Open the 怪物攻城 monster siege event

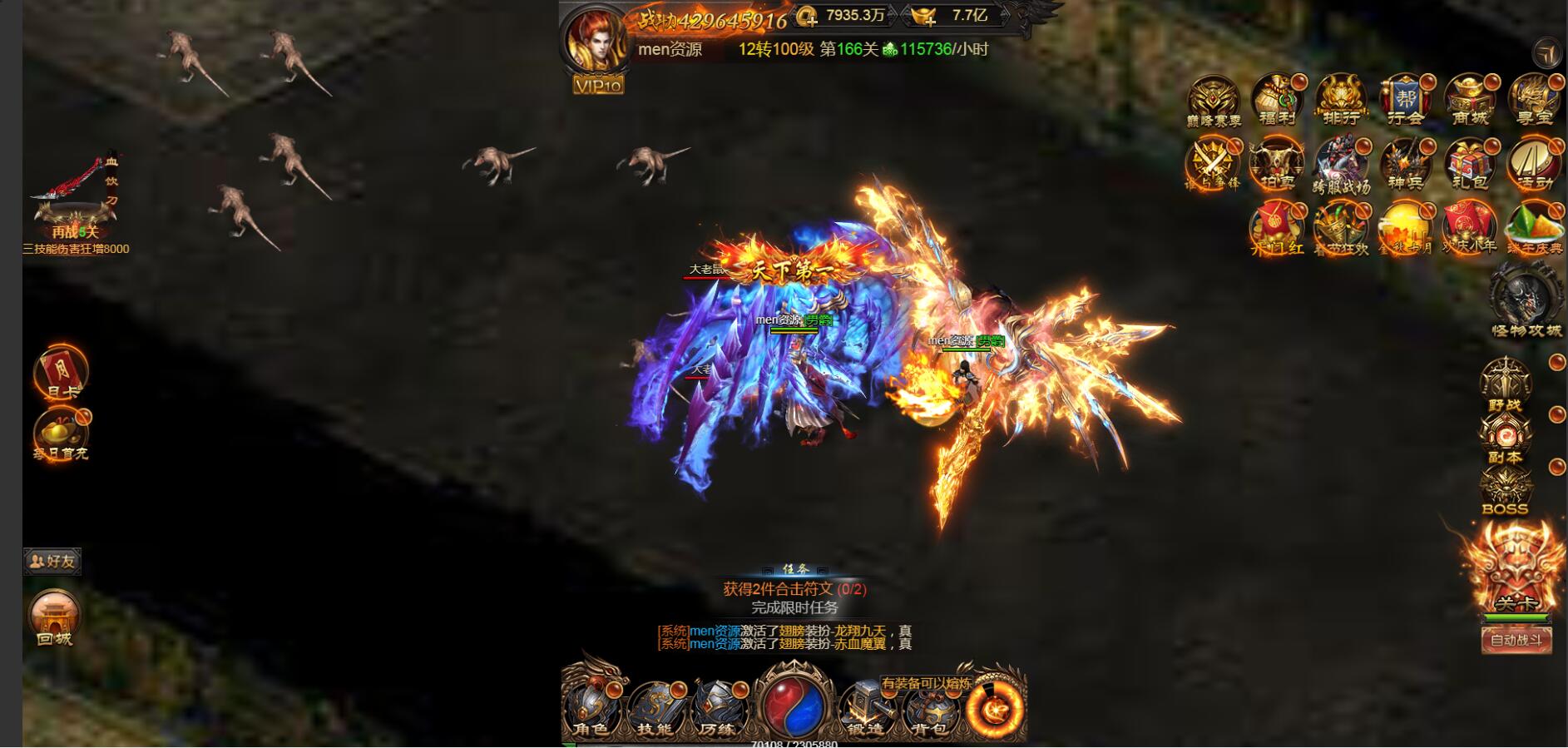[x=1526, y=301]
